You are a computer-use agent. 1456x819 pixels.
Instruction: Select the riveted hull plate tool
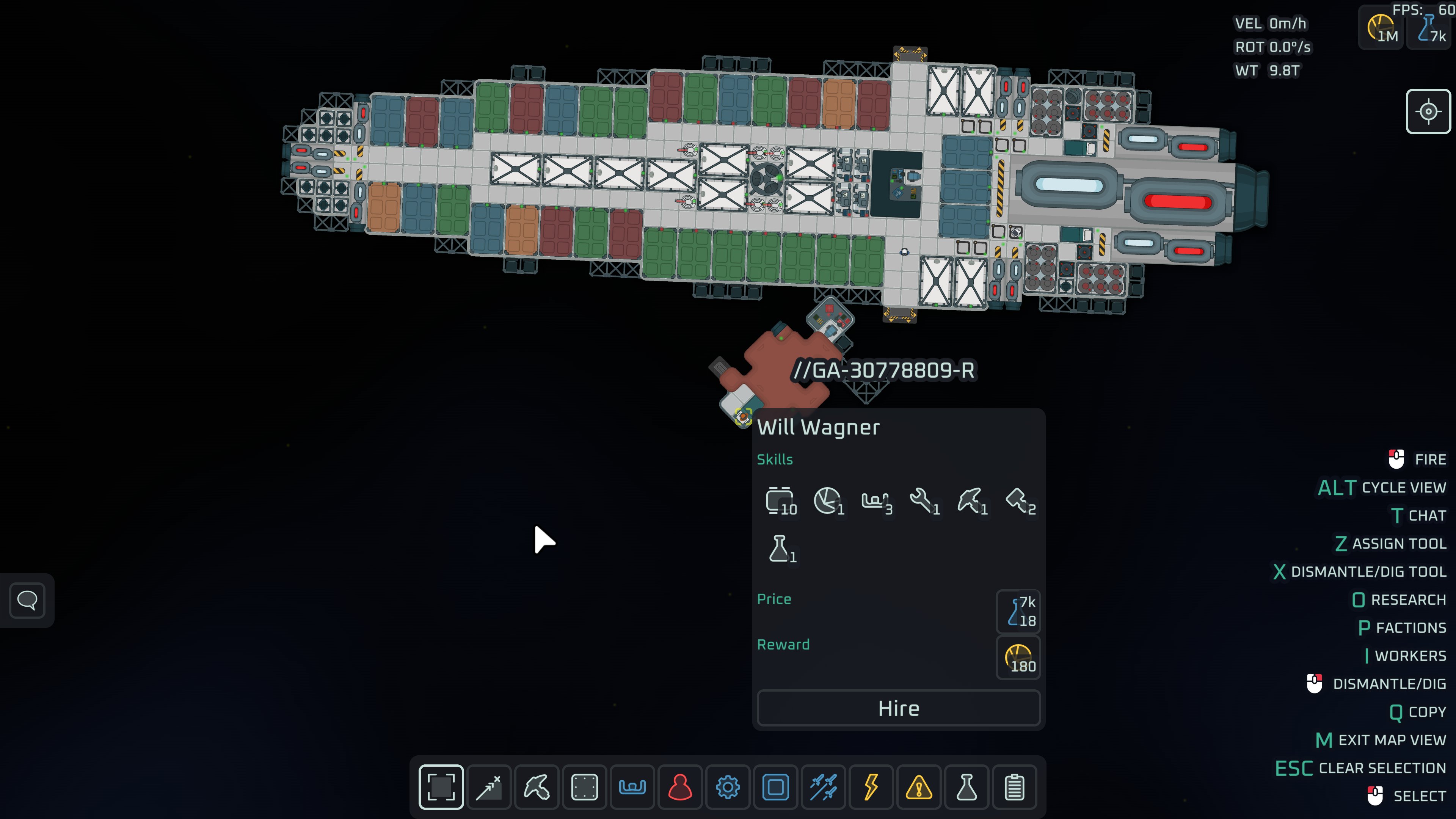pyautogui.click(x=584, y=787)
